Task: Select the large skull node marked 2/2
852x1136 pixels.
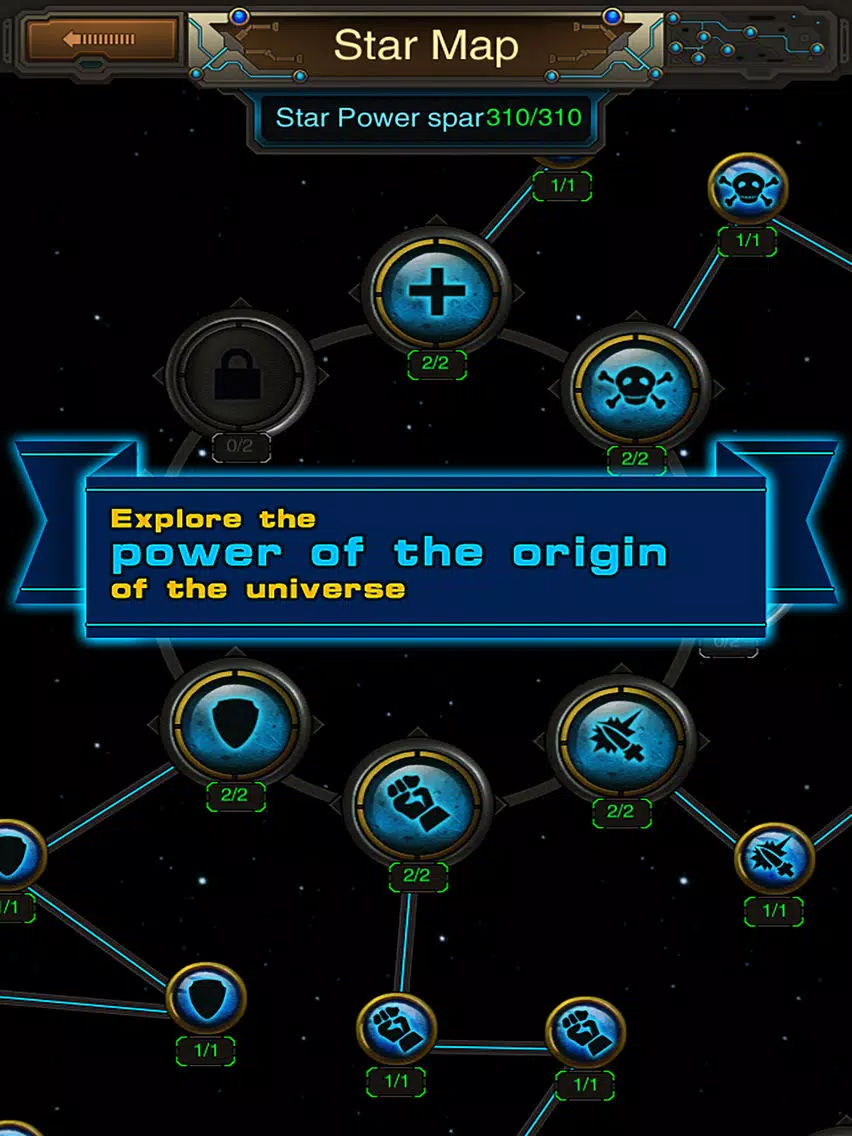Action: pyautogui.click(x=636, y=389)
